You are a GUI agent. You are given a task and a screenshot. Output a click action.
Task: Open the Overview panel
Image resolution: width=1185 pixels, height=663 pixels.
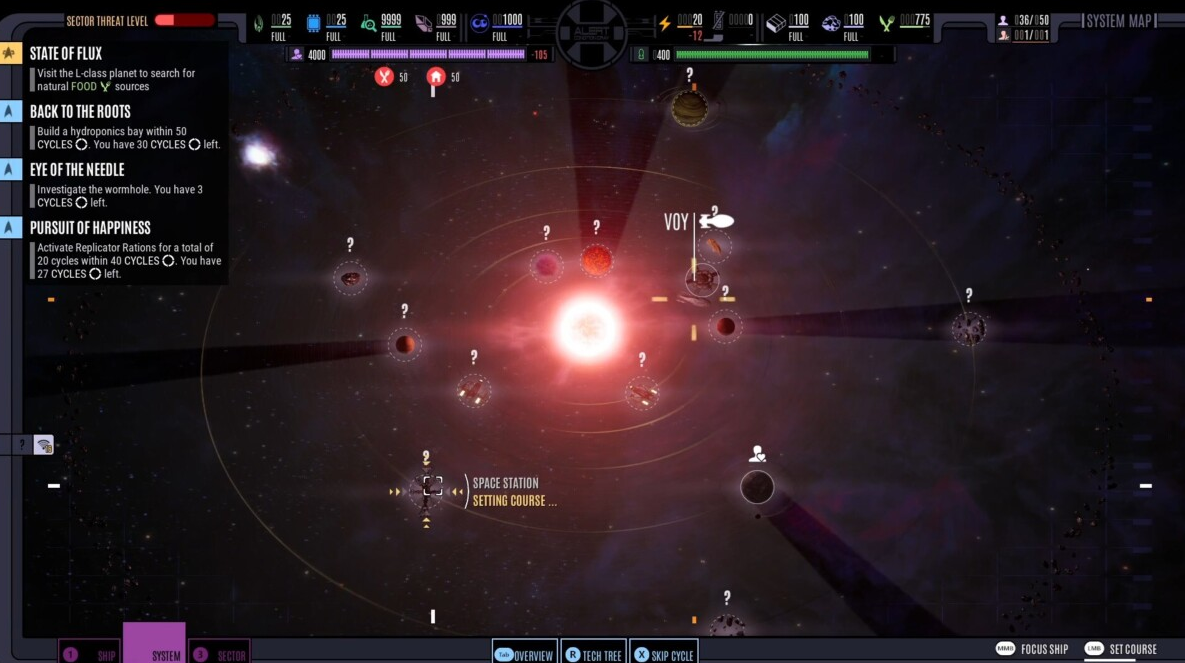524,654
